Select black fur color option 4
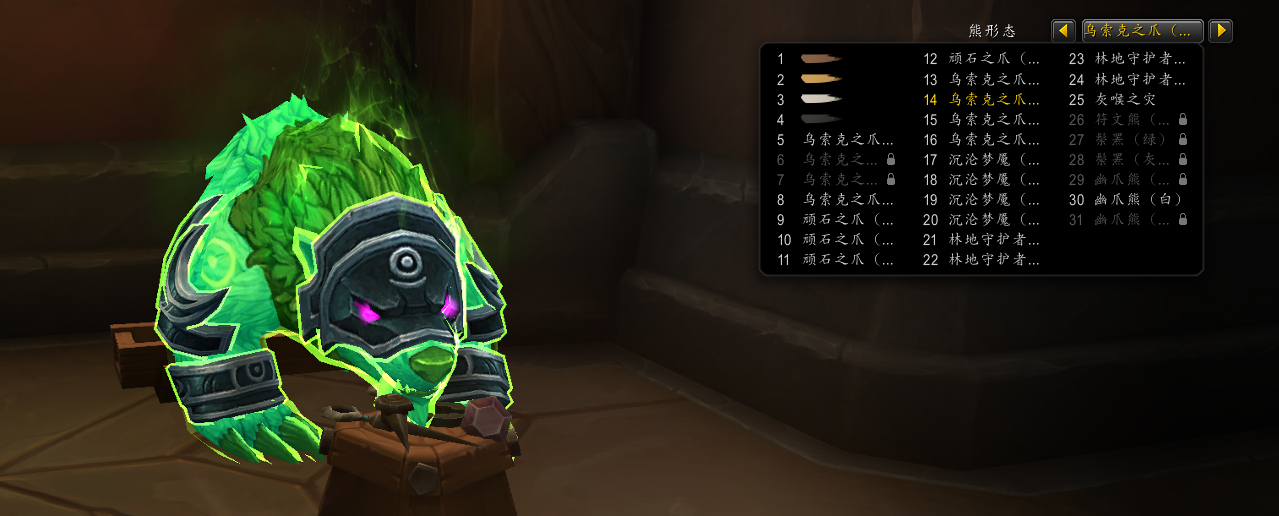This screenshot has height=516, width=1279. point(821,119)
